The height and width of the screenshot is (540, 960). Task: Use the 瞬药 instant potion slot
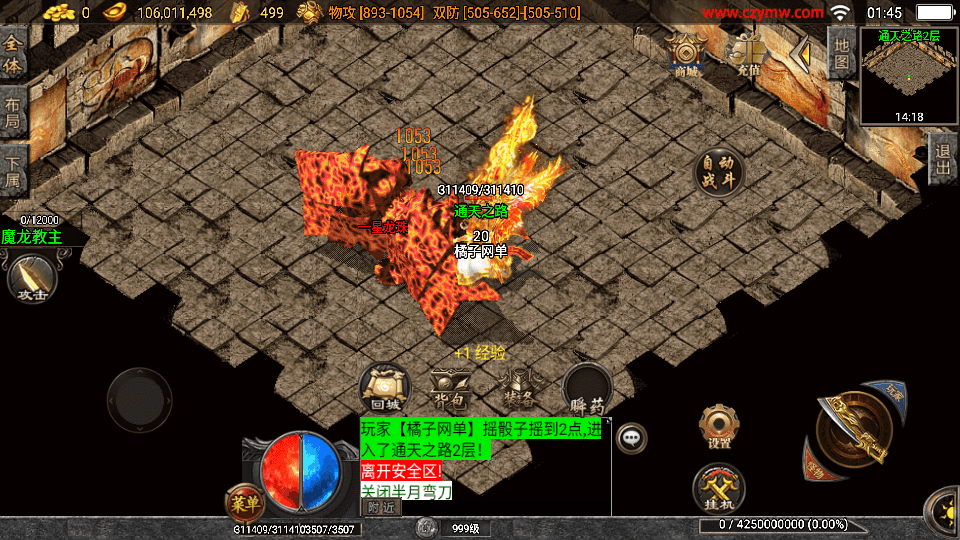pos(586,390)
